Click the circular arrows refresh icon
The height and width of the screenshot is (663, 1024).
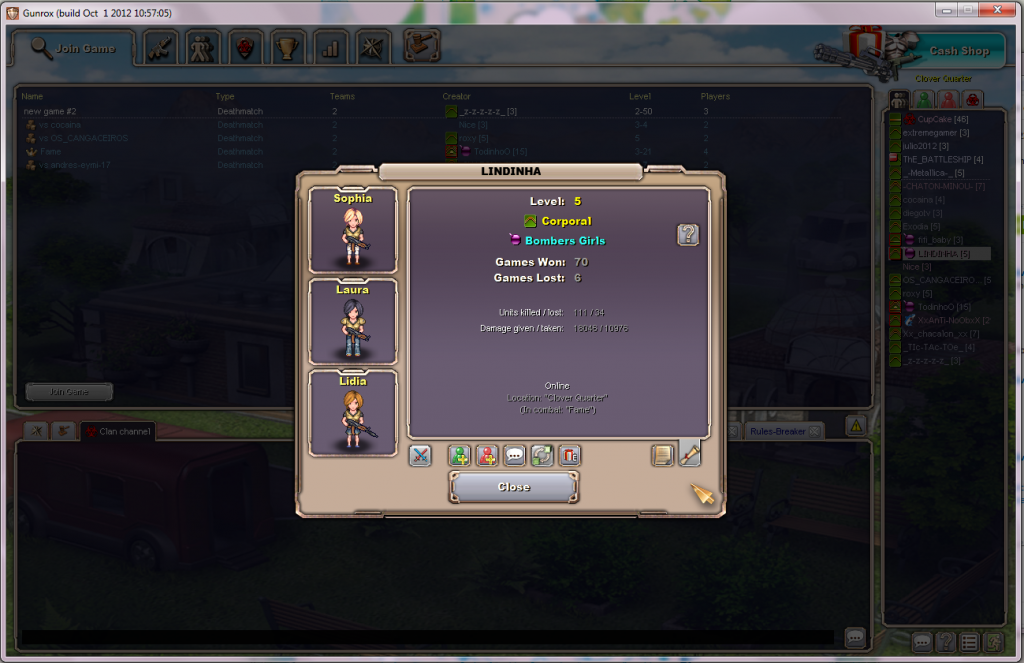coord(542,456)
